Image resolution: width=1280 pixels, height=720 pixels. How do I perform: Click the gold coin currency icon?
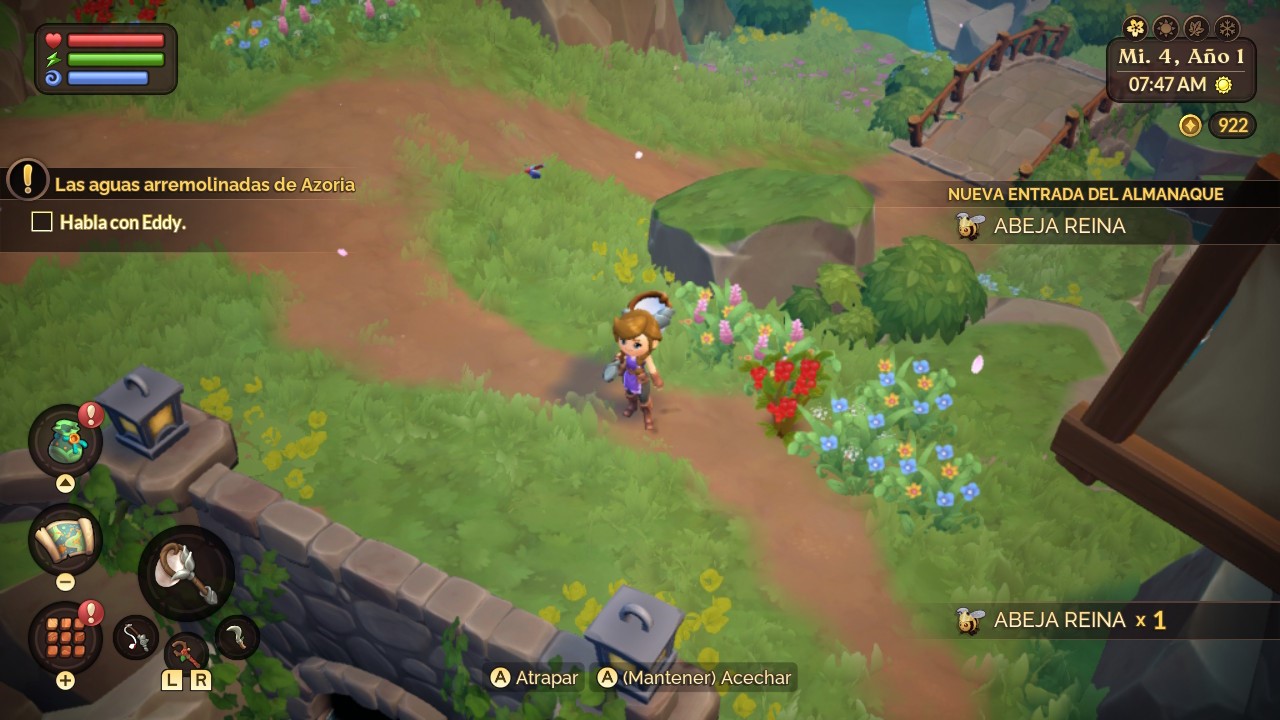[1190, 125]
